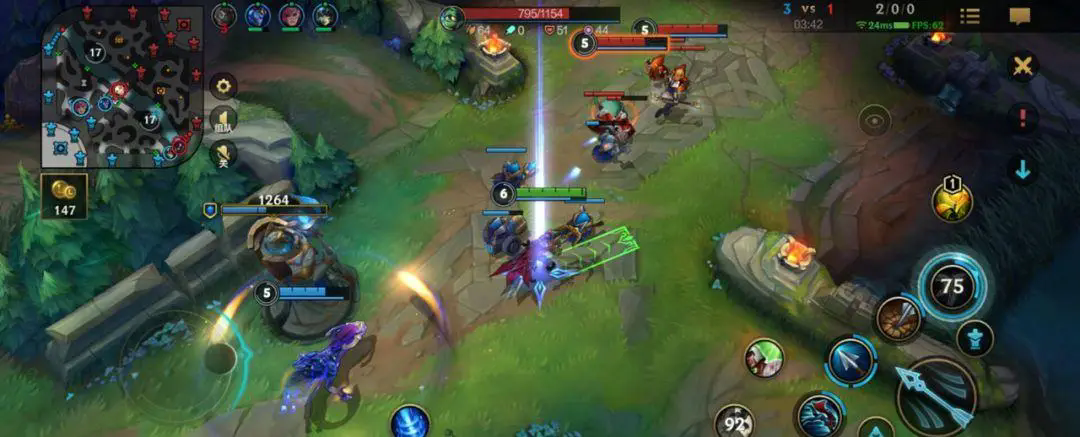Screen dimensions: 1080x437
Task: Open settings with the gear icon
Action: 223,86
